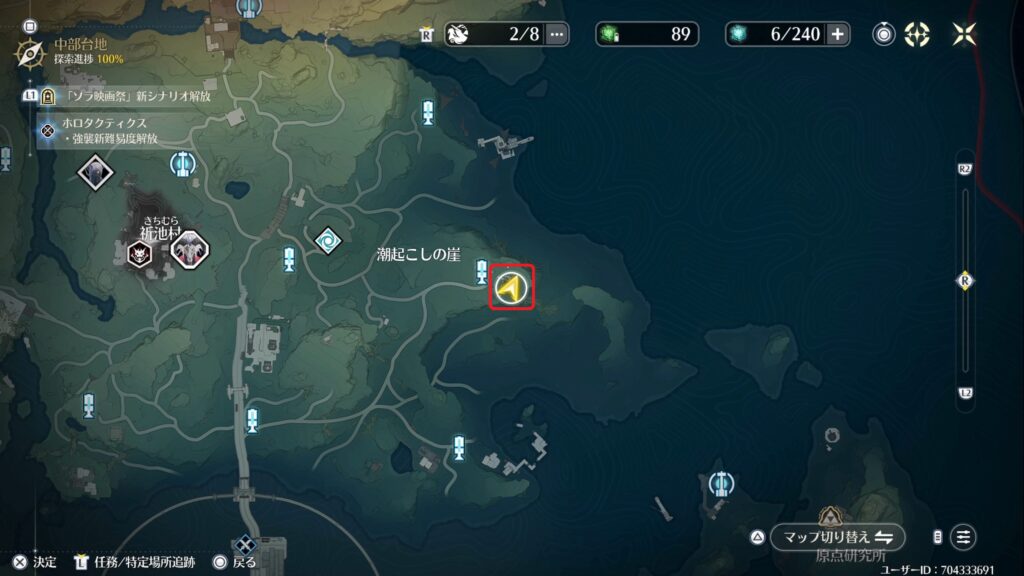This screenshot has height=576, width=1024.
Task: Open the ホロタクティクス notice entry
Action: (105, 123)
